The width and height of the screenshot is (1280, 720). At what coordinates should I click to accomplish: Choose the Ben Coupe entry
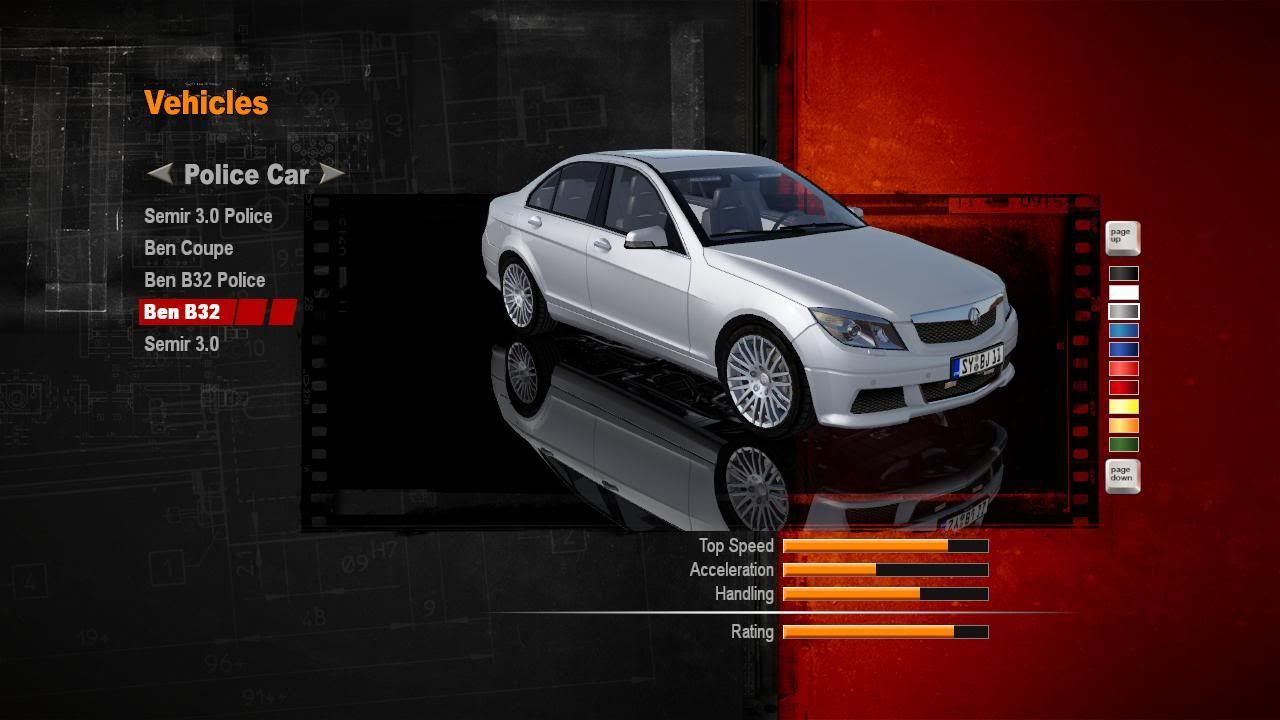188,248
